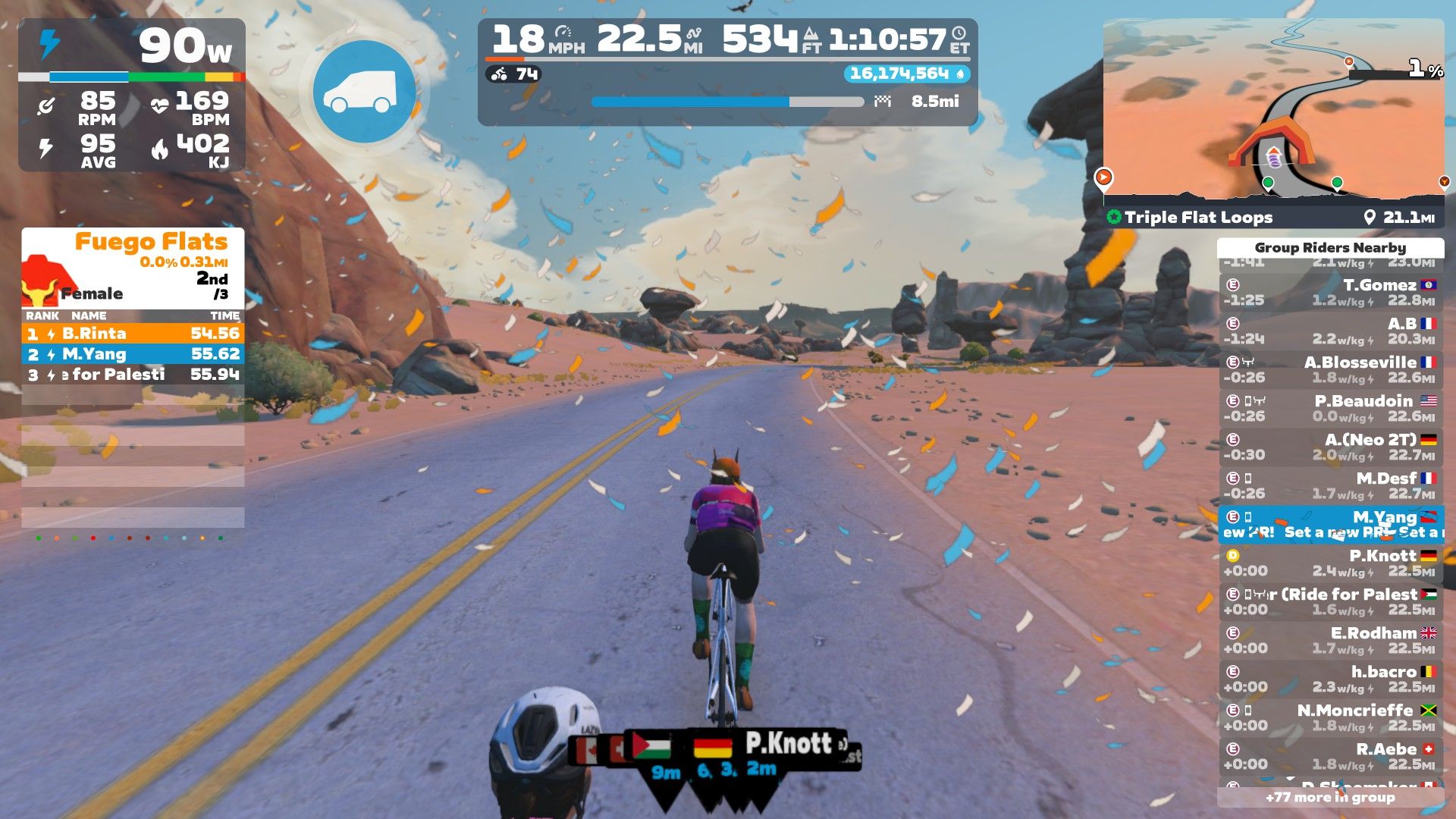Screen dimensions: 1456x819
Task: Select the highlighted M.Yang rider row
Action: 1330,525
